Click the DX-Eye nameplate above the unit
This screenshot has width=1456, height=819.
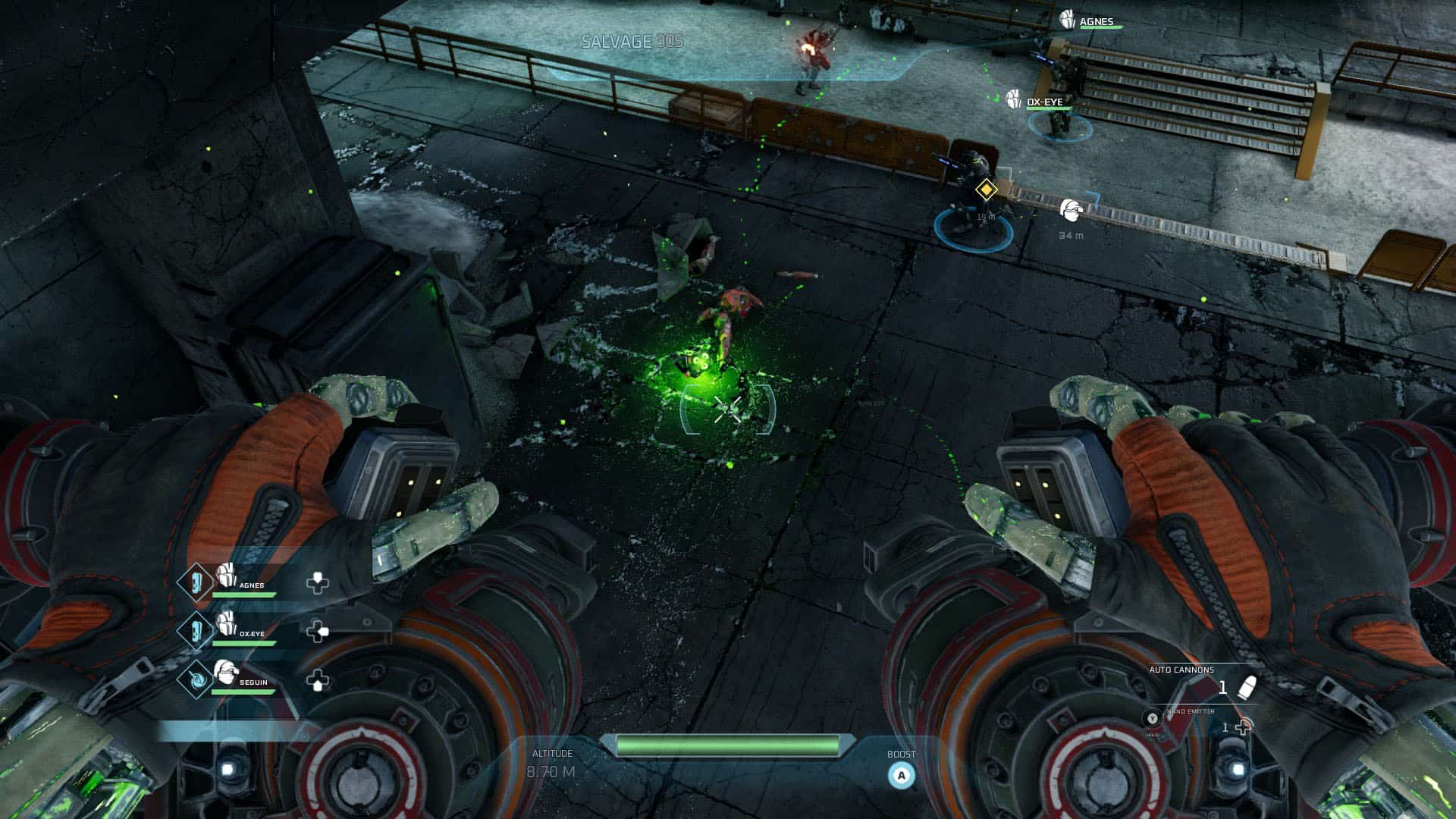pyautogui.click(x=1043, y=102)
